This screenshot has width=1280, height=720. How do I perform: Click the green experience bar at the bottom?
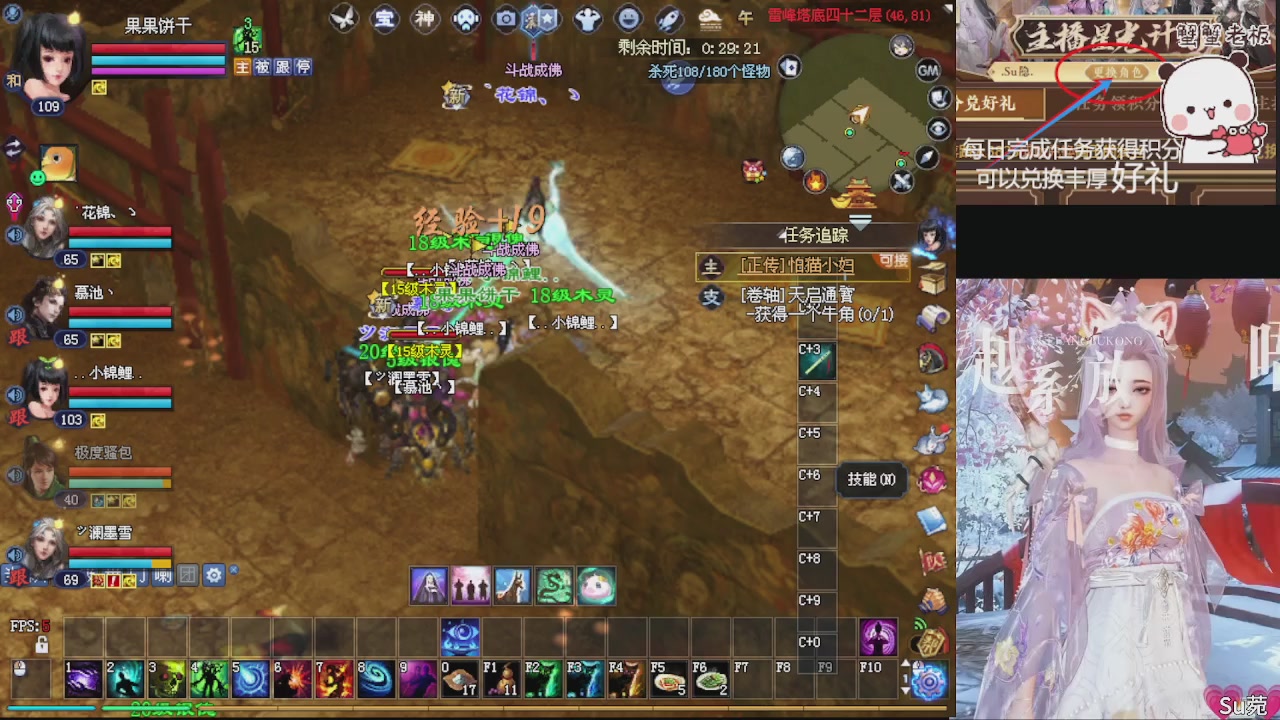(x=150, y=708)
